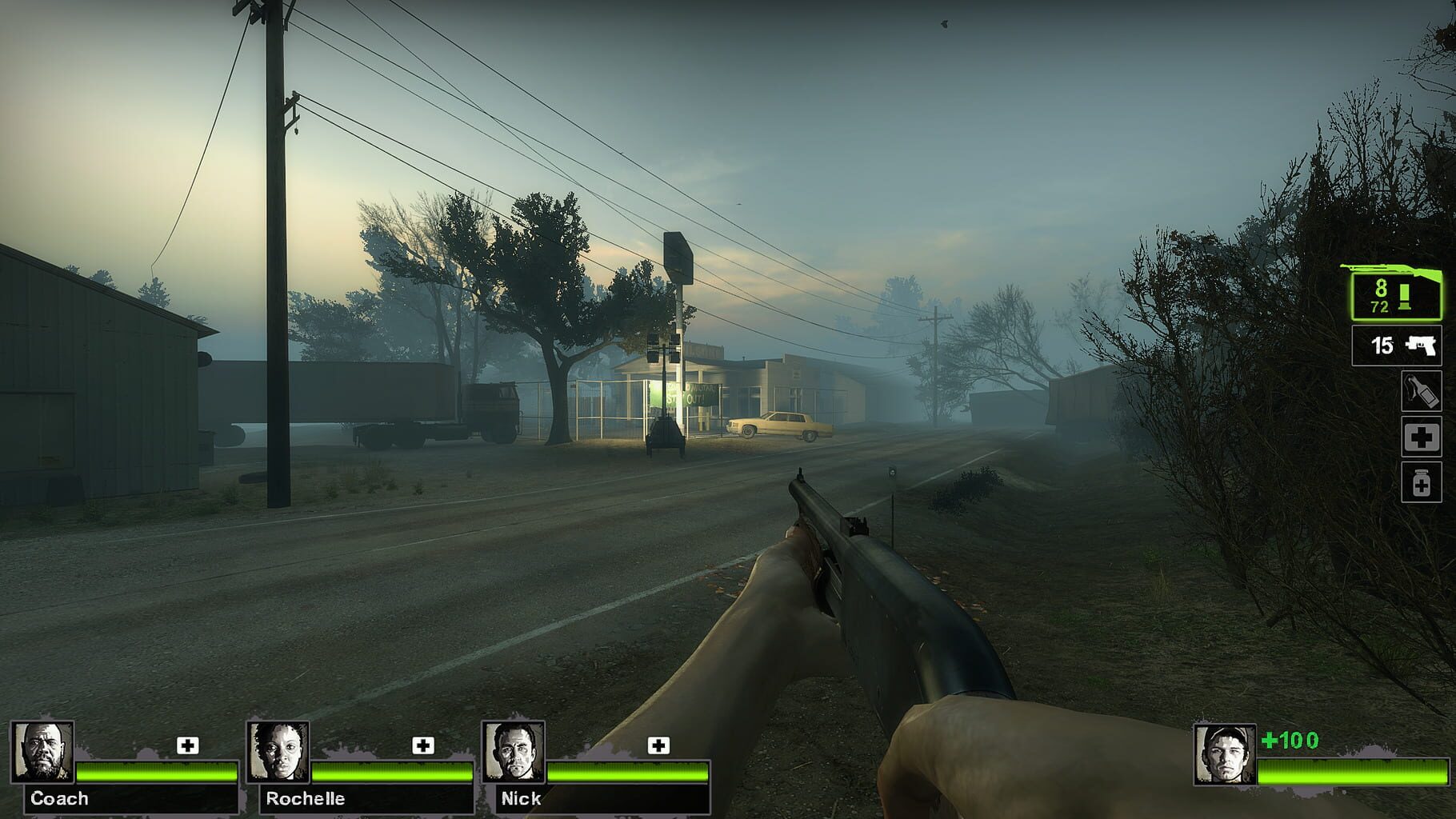Screen dimensions: 1456x819
Task: Click the crosshair at screen center
Action: pyautogui.click(x=728, y=409)
